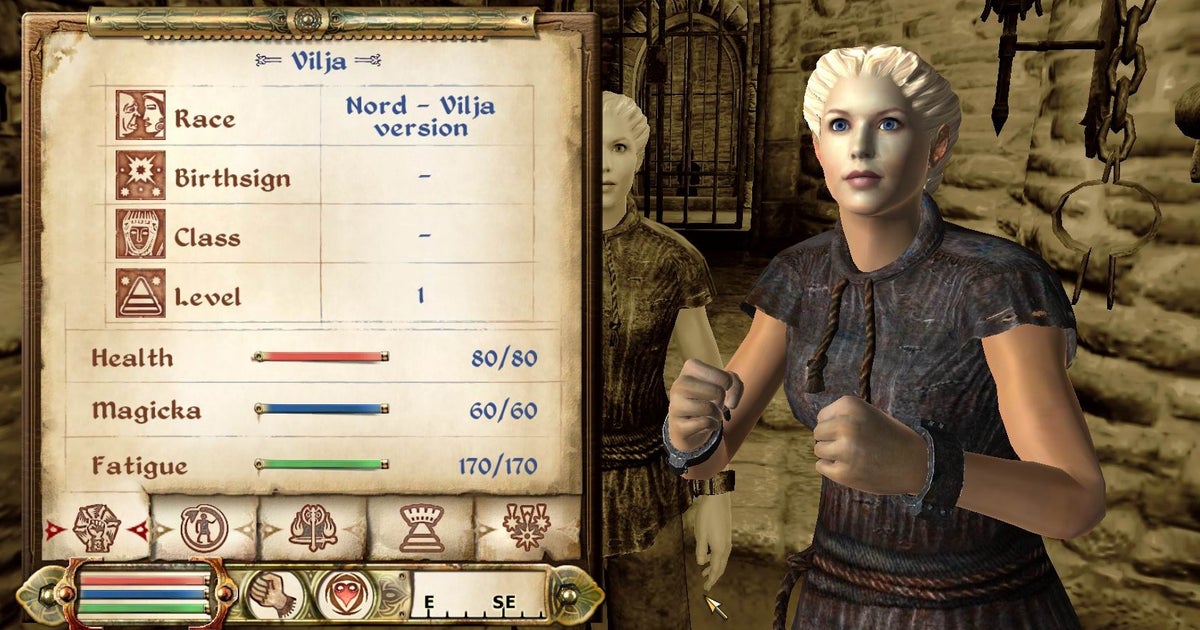The height and width of the screenshot is (630, 1200).
Task: Show the Factions tab with chess piece
Action: [421, 527]
